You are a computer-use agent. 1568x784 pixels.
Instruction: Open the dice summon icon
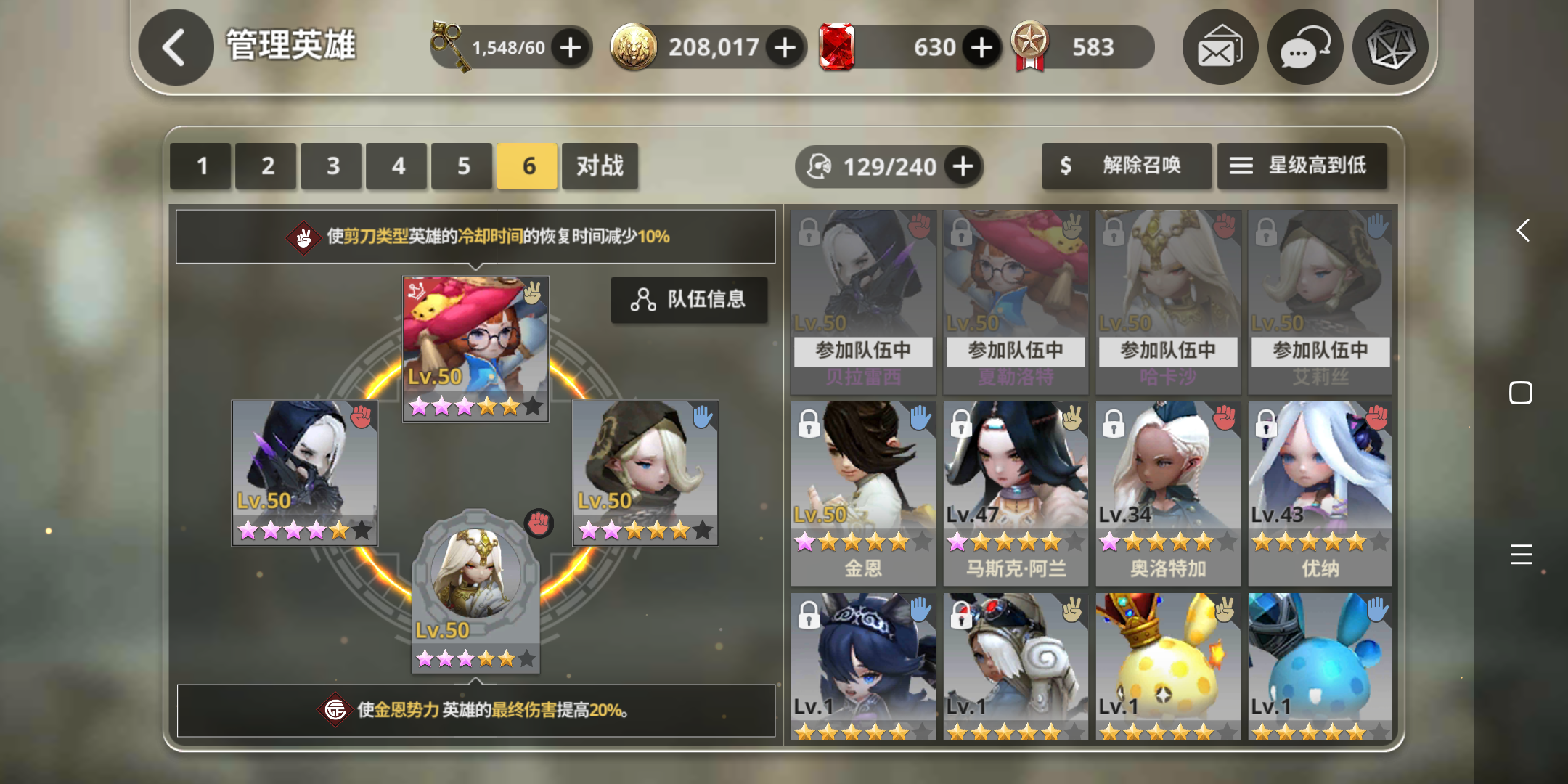[x=1390, y=46]
